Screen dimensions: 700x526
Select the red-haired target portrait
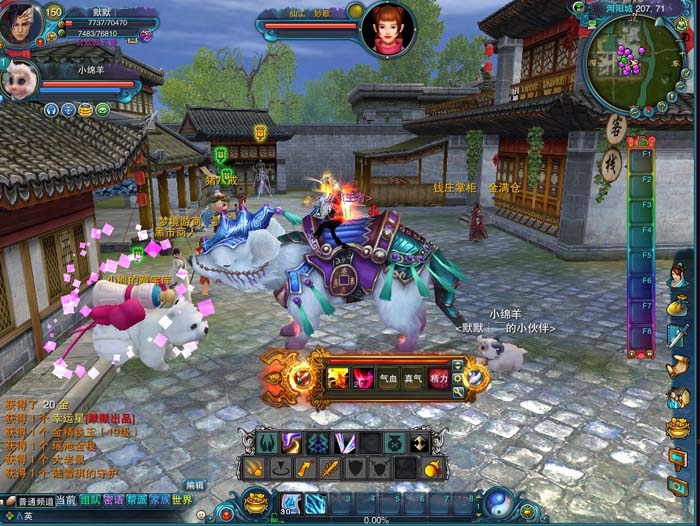(388, 28)
